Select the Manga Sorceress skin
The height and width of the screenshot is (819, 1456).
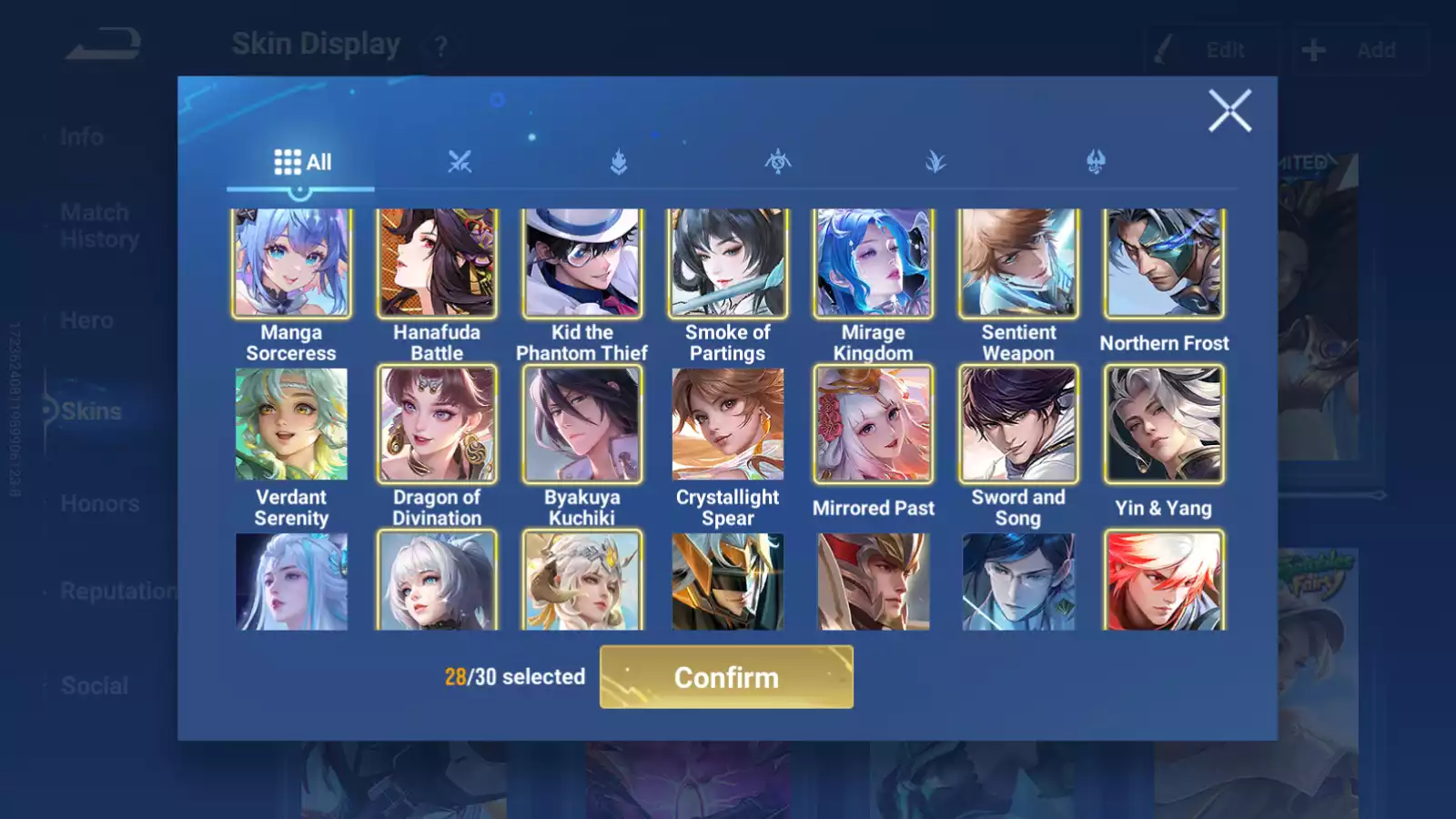291,263
